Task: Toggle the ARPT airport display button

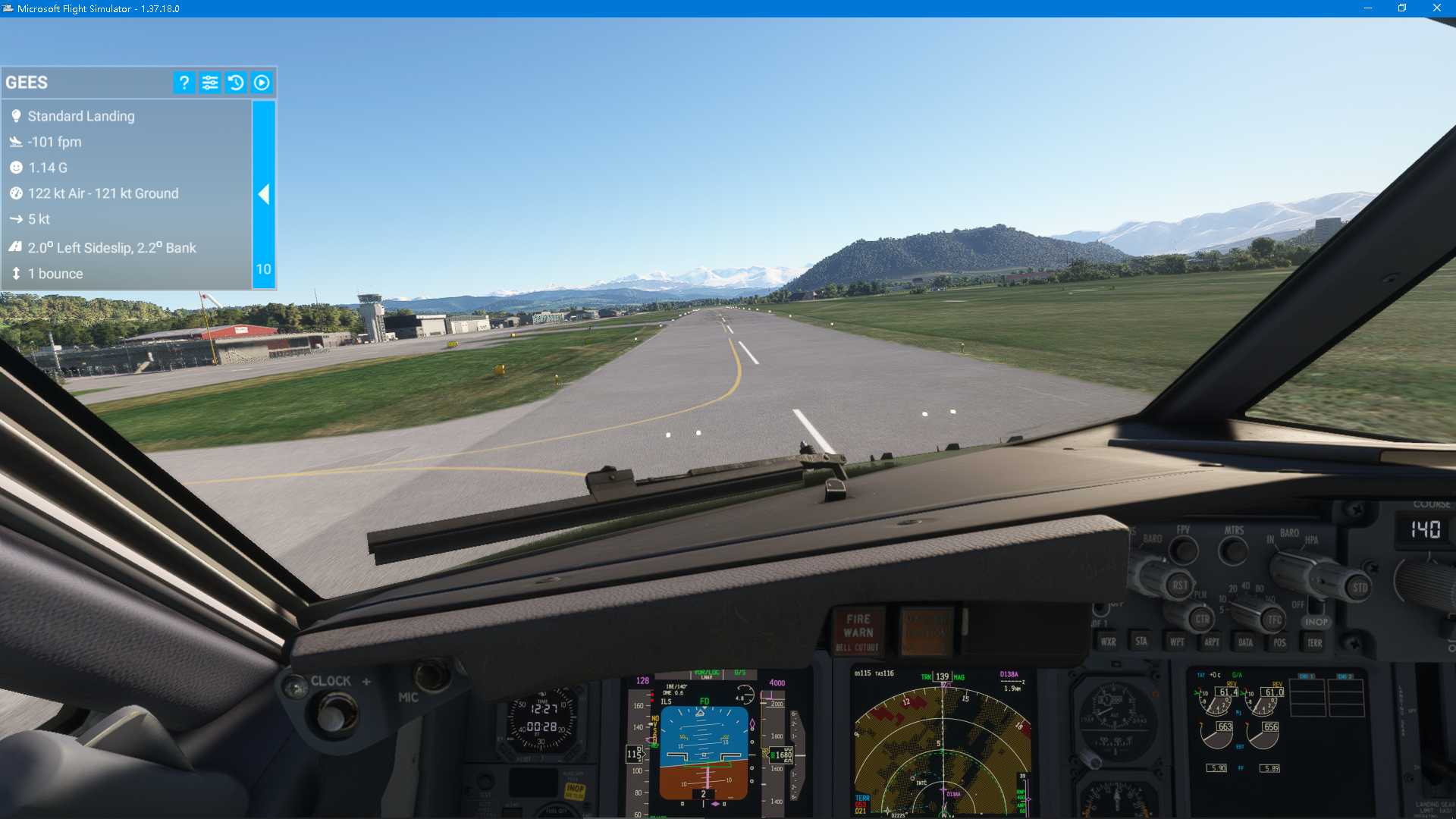Action: pyautogui.click(x=1210, y=642)
